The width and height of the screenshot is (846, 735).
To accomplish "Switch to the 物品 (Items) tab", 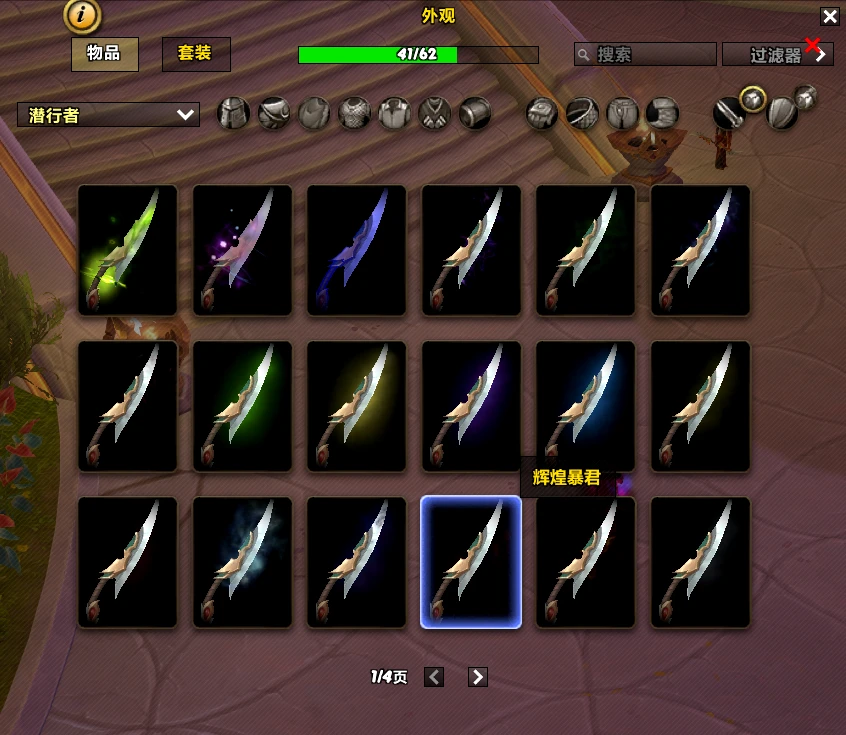I will [x=104, y=54].
